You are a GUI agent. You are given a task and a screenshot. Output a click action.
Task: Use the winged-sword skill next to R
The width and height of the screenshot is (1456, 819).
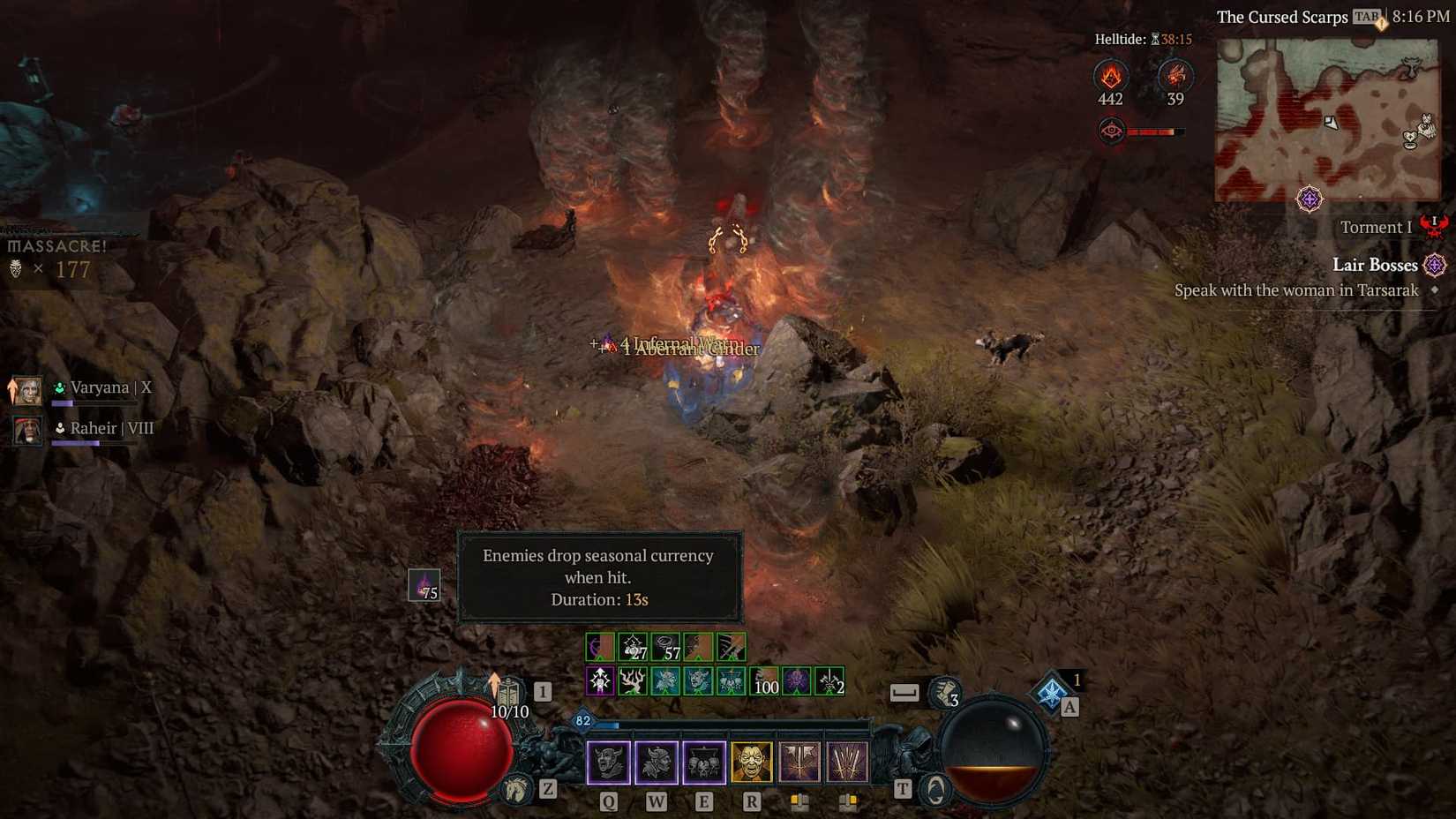pyautogui.click(x=799, y=762)
